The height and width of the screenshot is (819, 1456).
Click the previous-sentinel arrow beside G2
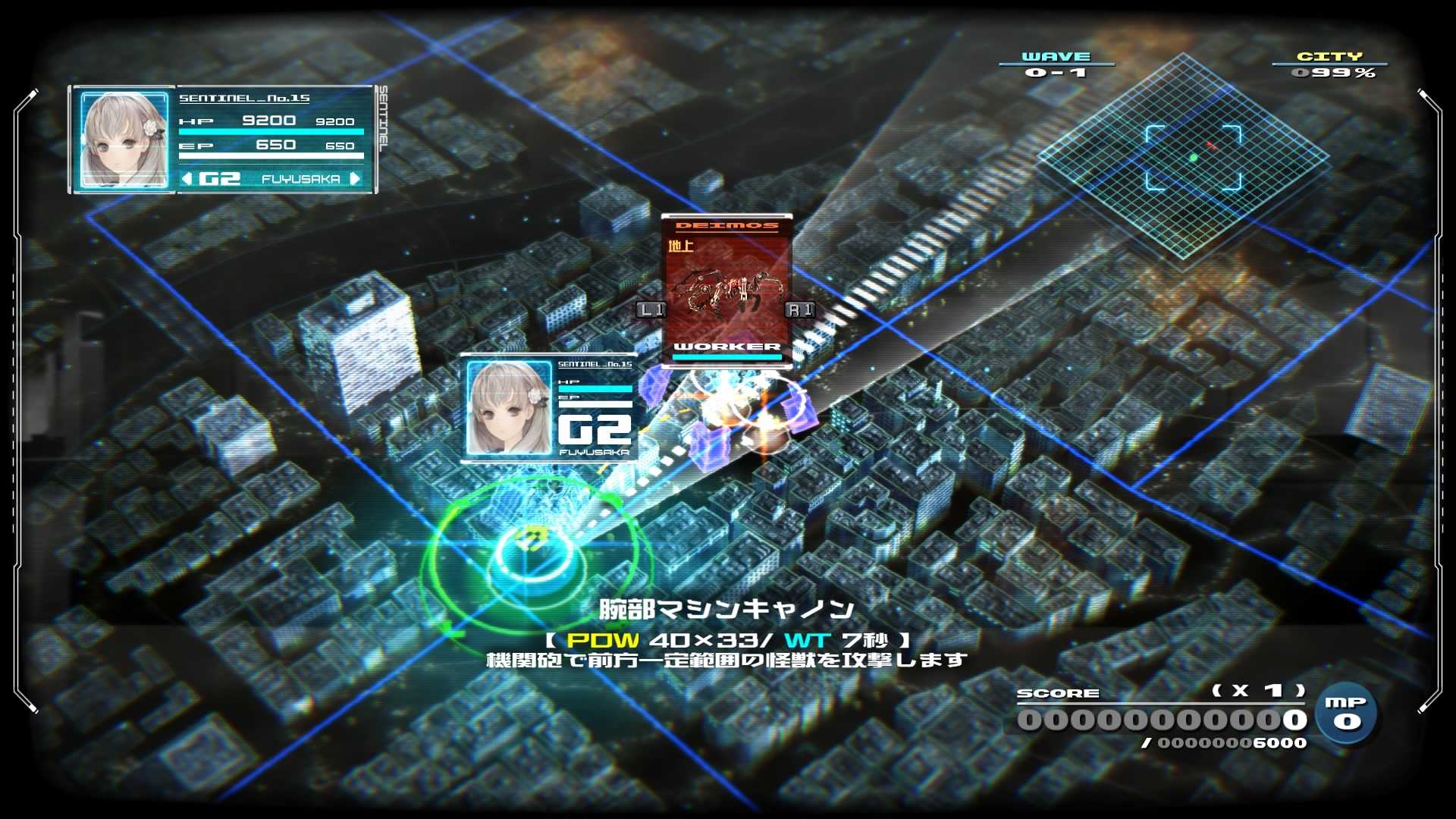point(187,179)
